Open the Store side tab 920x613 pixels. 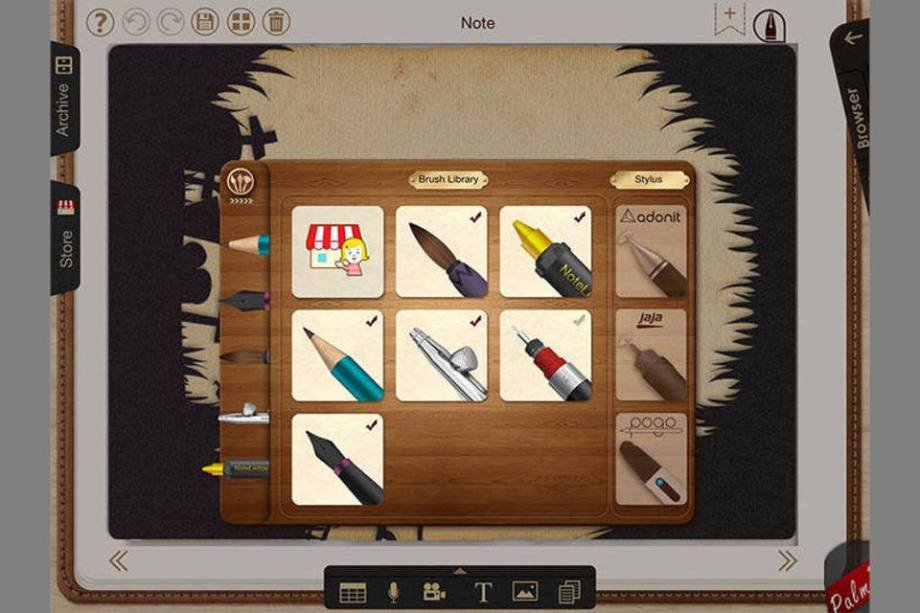click(65, 237)
